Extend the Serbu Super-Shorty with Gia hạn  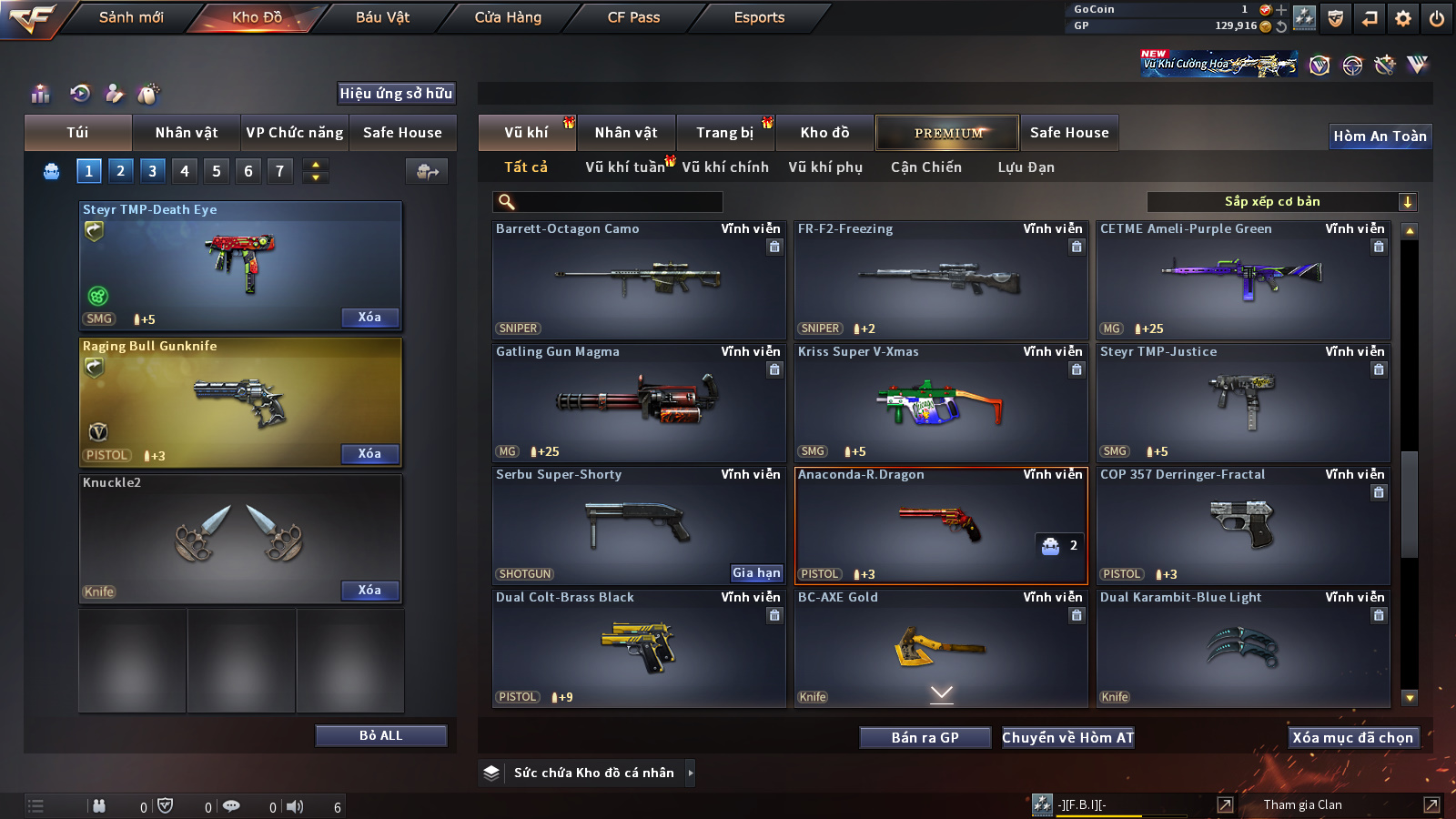pos(756,573)
